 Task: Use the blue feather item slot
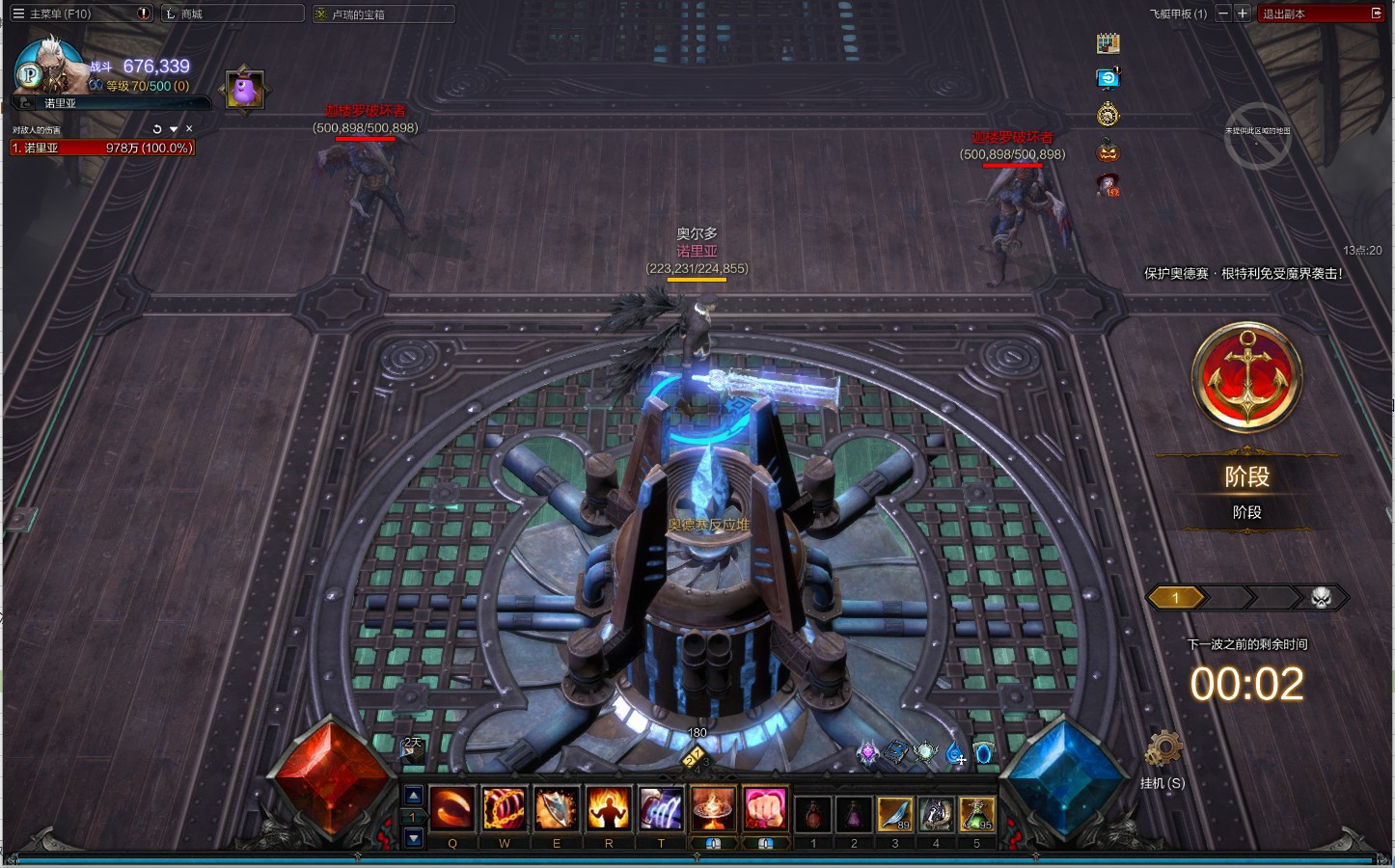[x=895, y=814]
